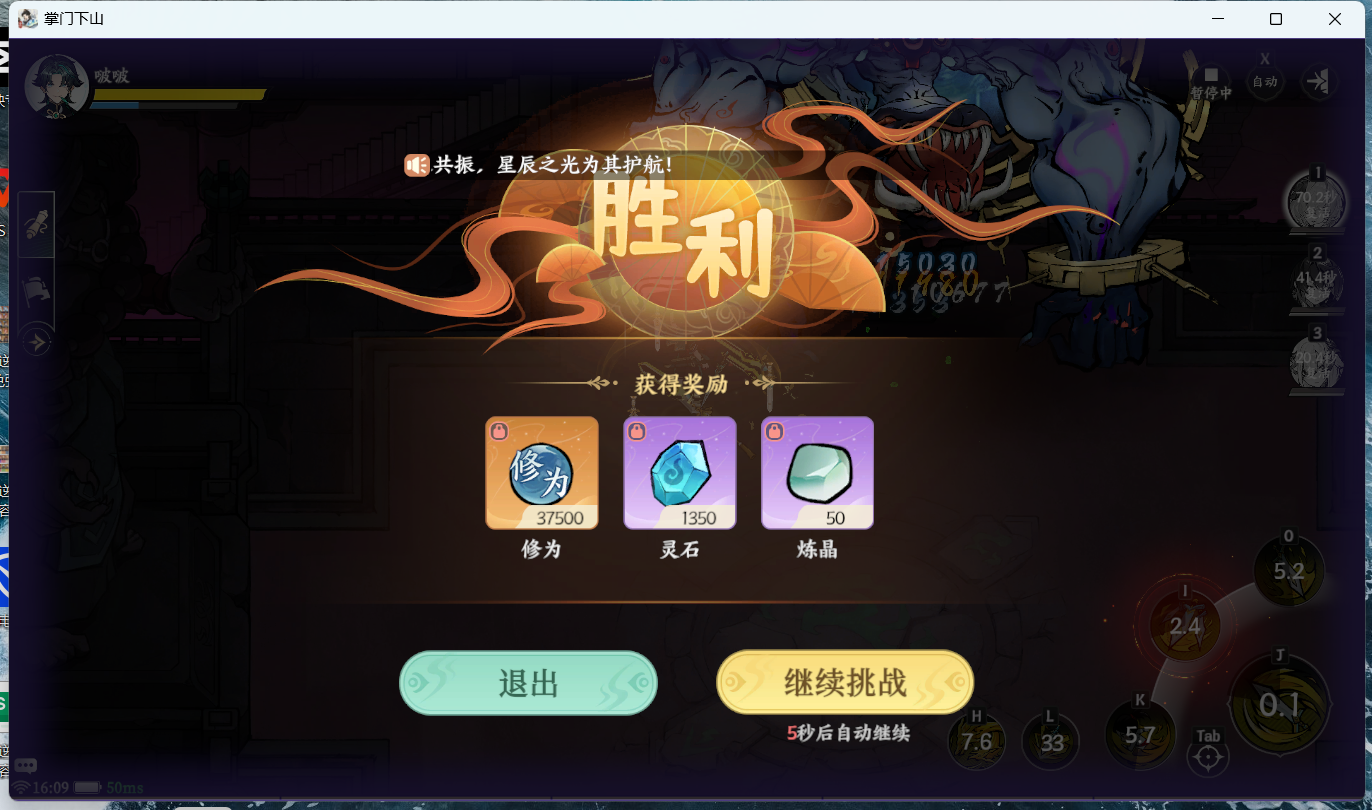Select teammate avatar 1 reviving in 70.2秒
Image resolution: width=1372 pixels, height=810 pixels.
pos(1316,202)
